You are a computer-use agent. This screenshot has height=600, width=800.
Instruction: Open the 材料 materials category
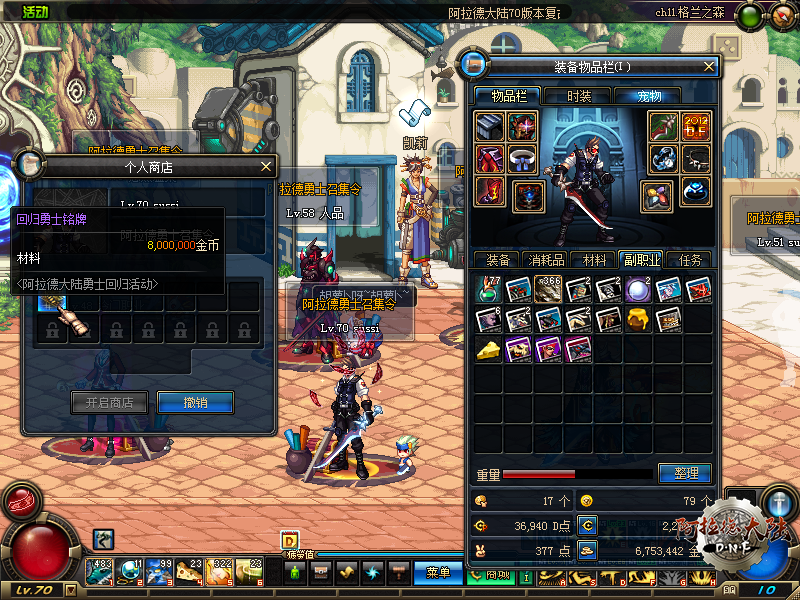point(595,260)
